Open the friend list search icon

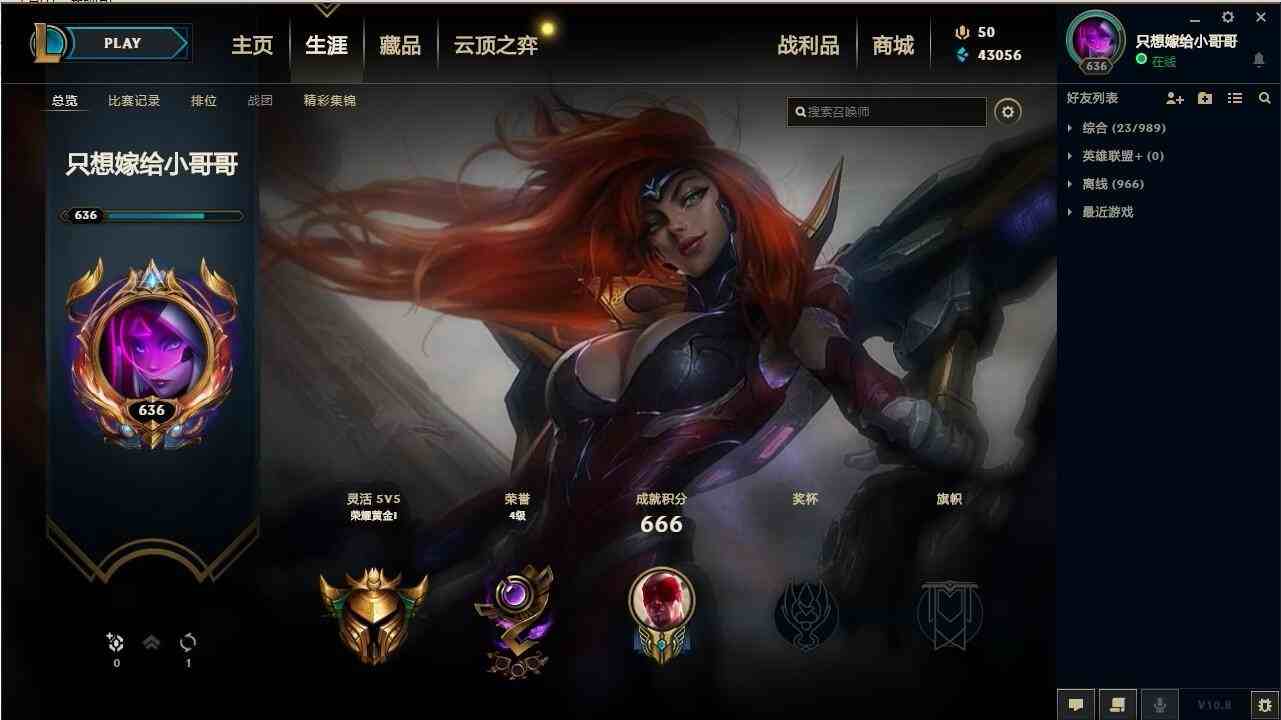click(1264, 98)
